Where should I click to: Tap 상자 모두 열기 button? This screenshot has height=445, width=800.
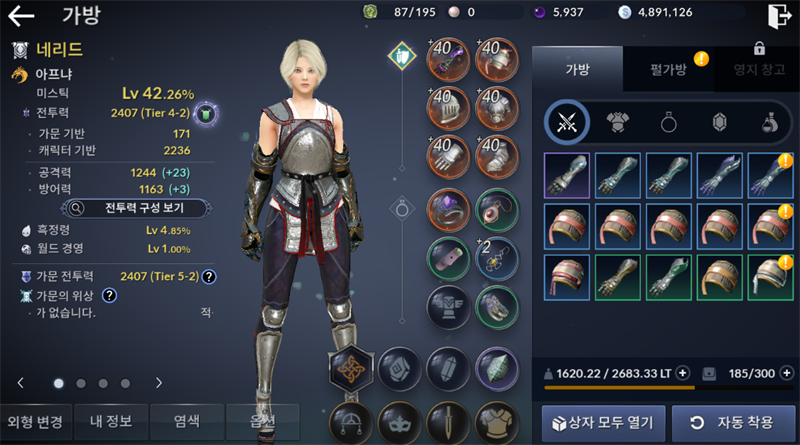(x=602, y=421)
